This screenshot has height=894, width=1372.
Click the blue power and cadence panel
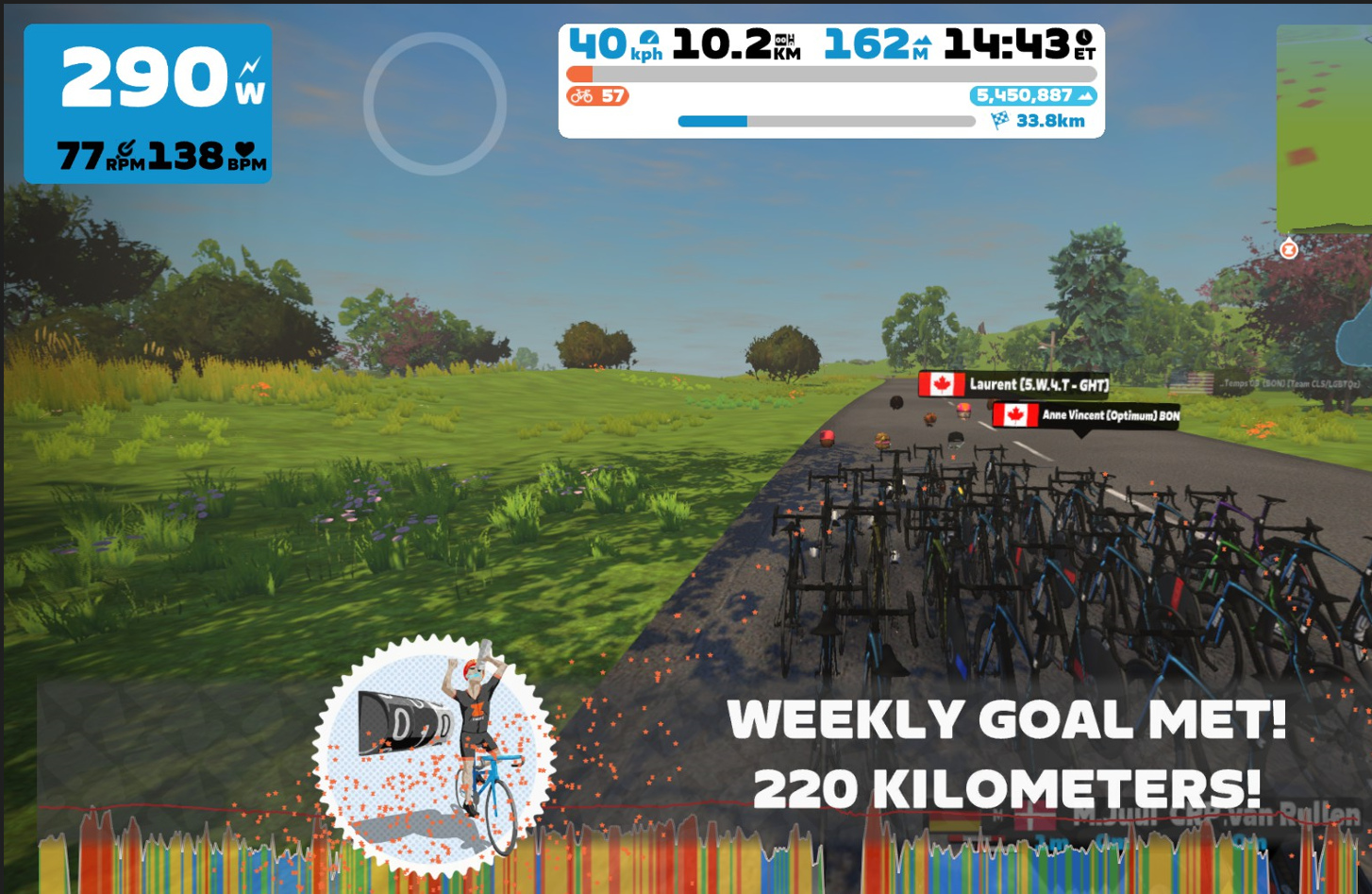click(x=148, y=104)
